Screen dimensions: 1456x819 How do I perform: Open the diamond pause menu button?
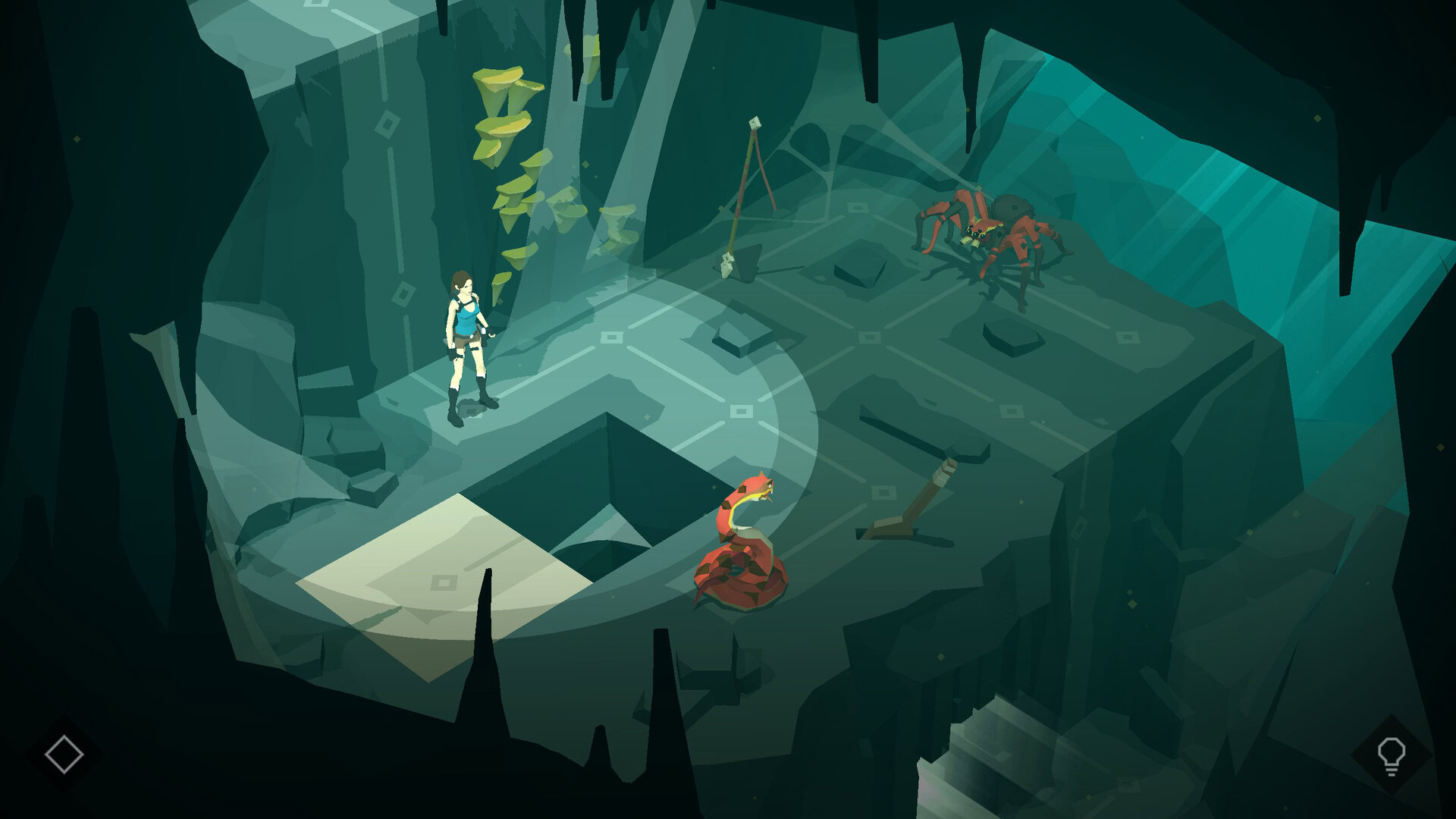click(x=64, y=754)
